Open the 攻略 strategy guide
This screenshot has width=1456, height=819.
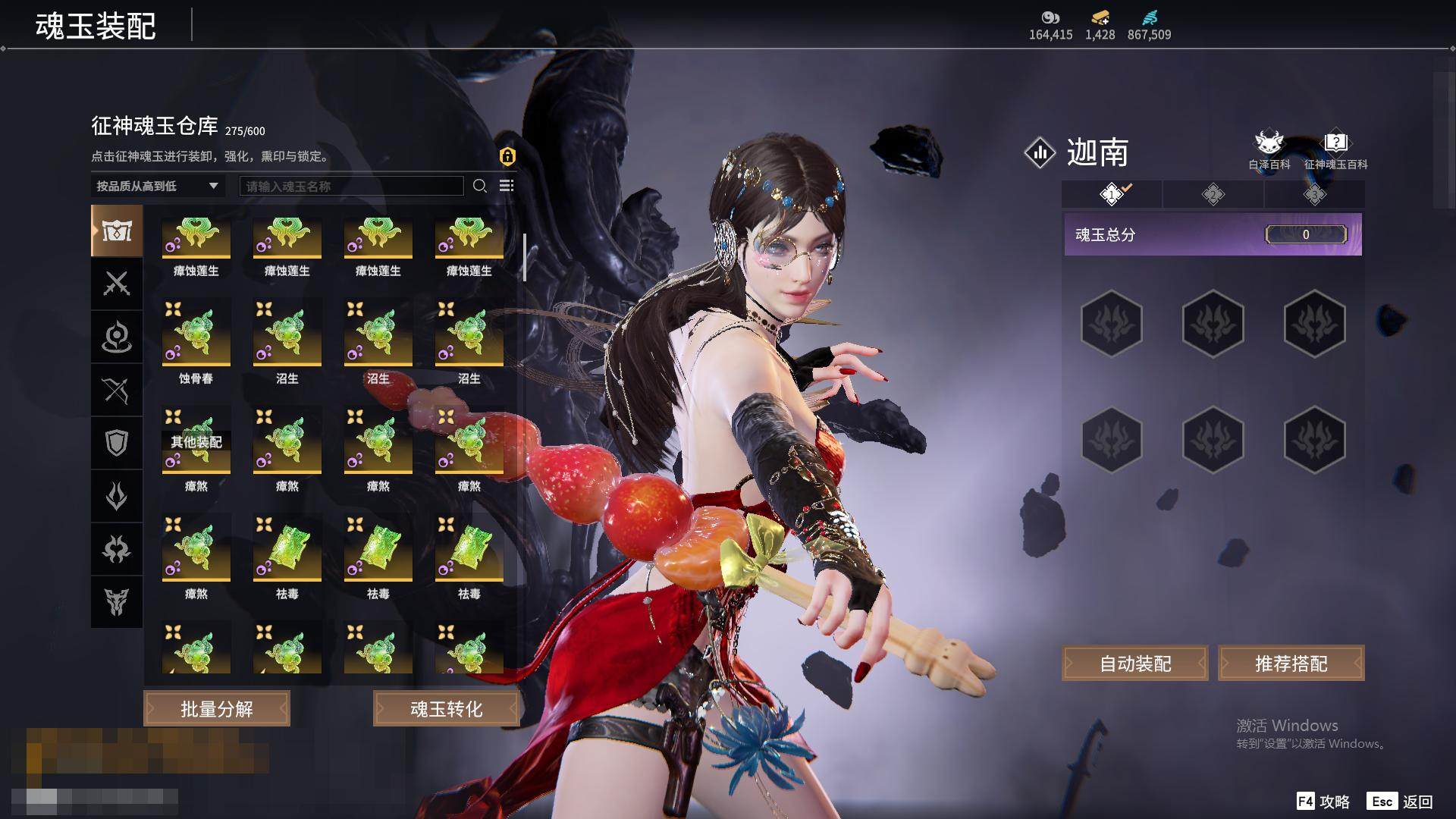click(1323, 802)
